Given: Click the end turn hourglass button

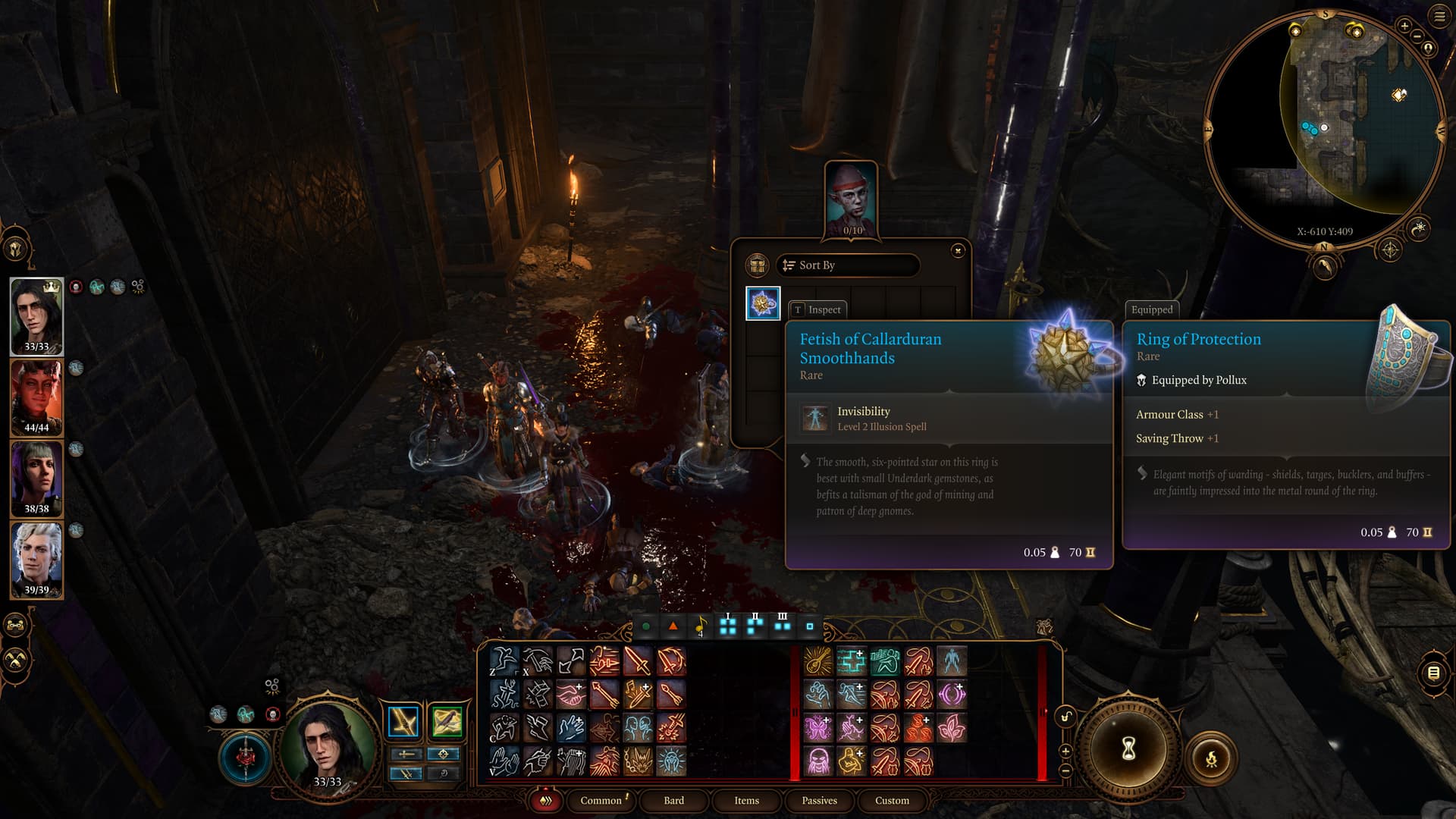Looking at the screenshot, I should [1128, 749].
